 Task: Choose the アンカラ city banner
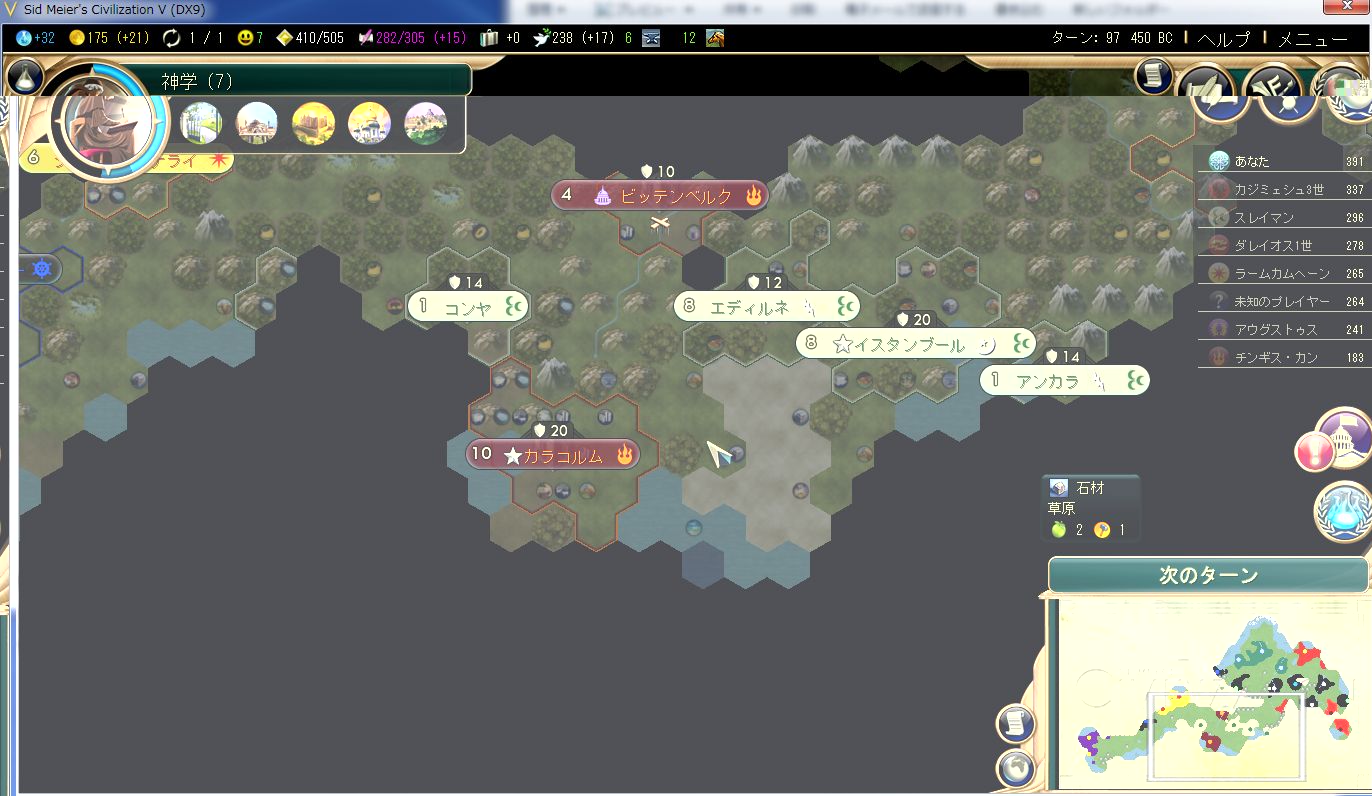1064,381
